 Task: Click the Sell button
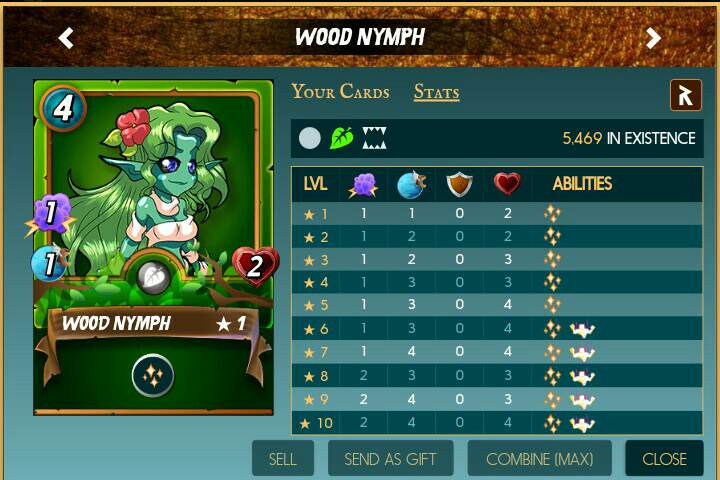coord(283,459)
